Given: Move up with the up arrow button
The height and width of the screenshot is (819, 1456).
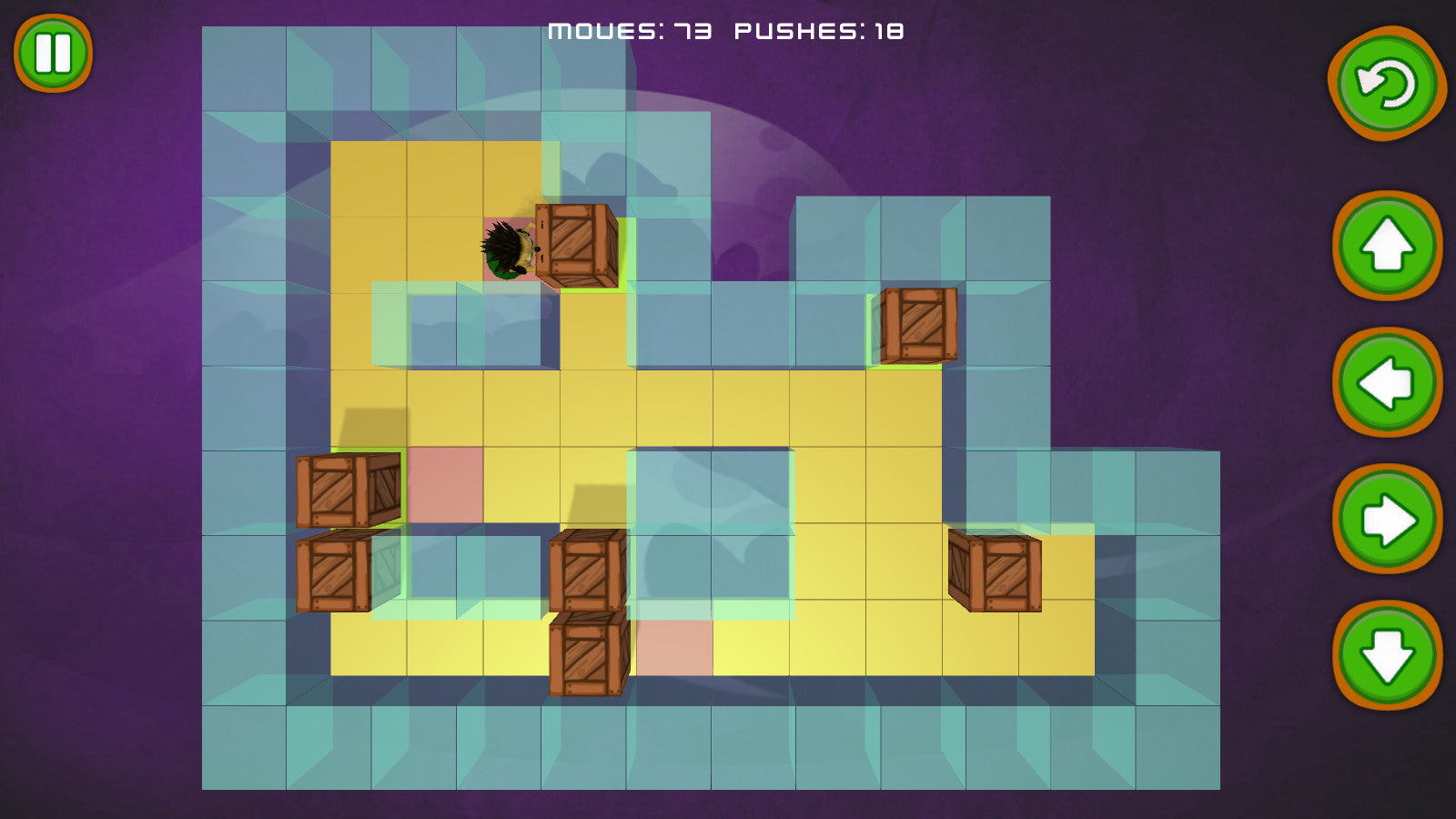Looking at the screenshot, I should point(1387,246).
